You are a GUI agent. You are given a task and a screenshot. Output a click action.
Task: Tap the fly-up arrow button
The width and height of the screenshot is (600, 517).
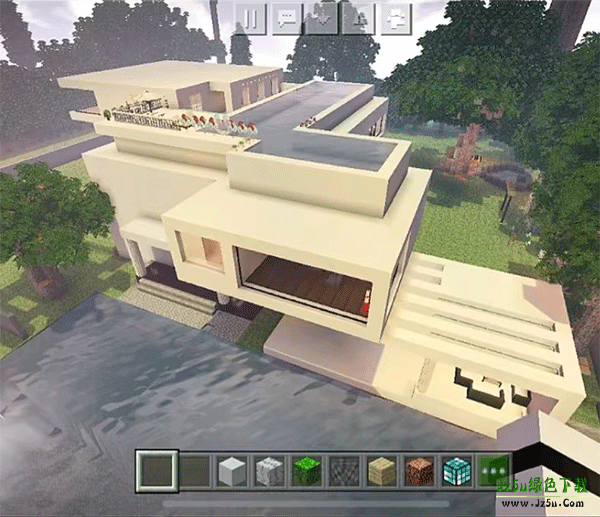click(x=360, y=18)
